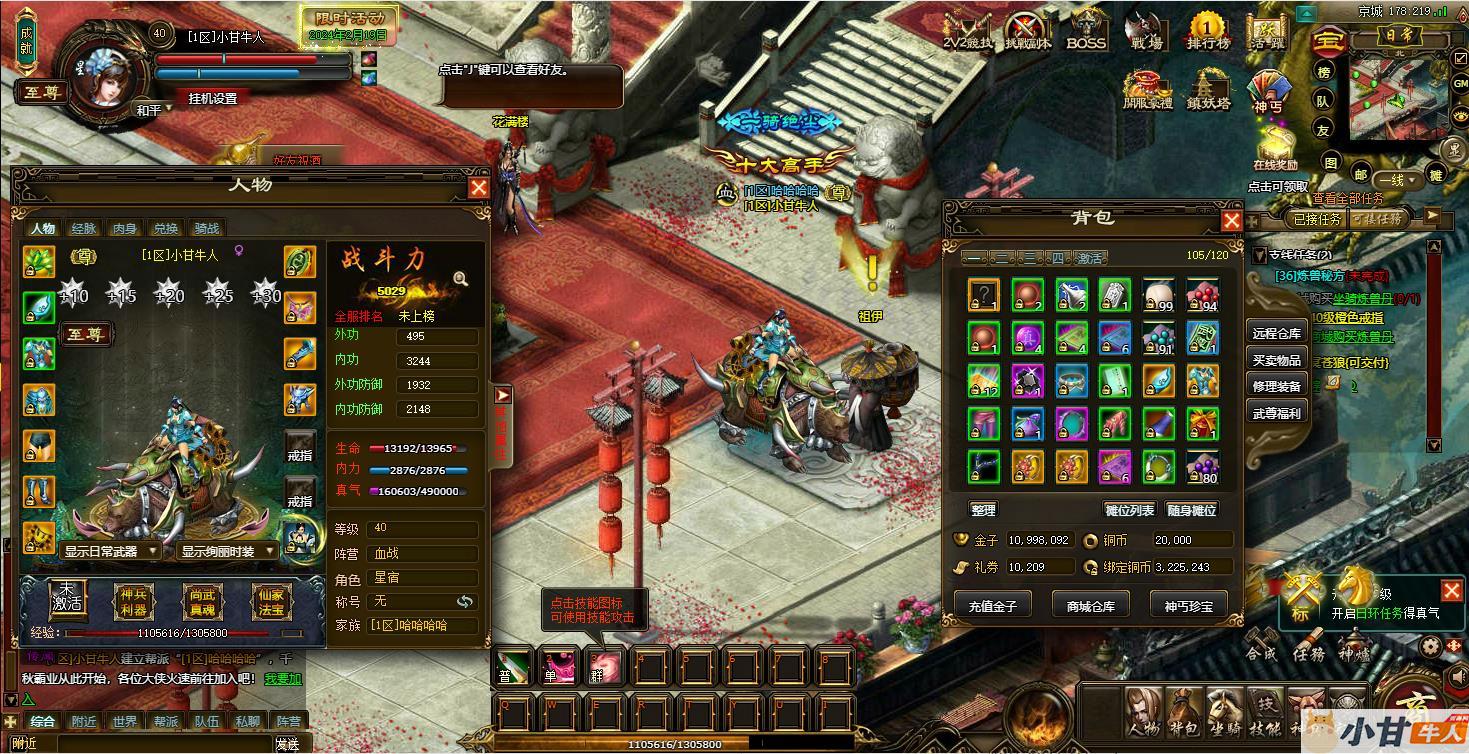Click the 挂机设置 auto-play settings
Screen dimensions: 1469x754
[x=213, y=98]
